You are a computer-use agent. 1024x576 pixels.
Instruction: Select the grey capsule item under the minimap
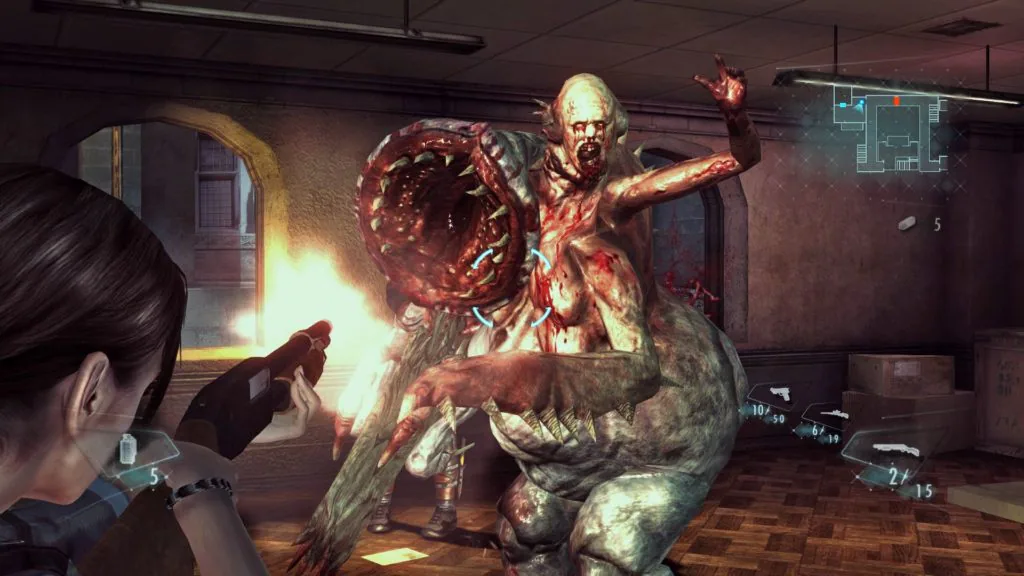(x=907, y=224)
